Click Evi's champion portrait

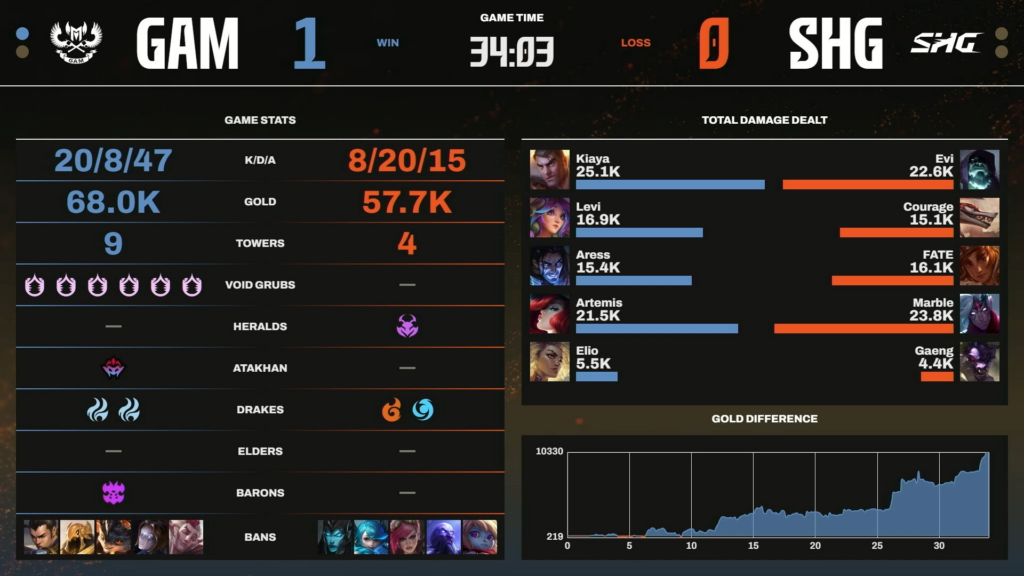click(x=979, y=170)
